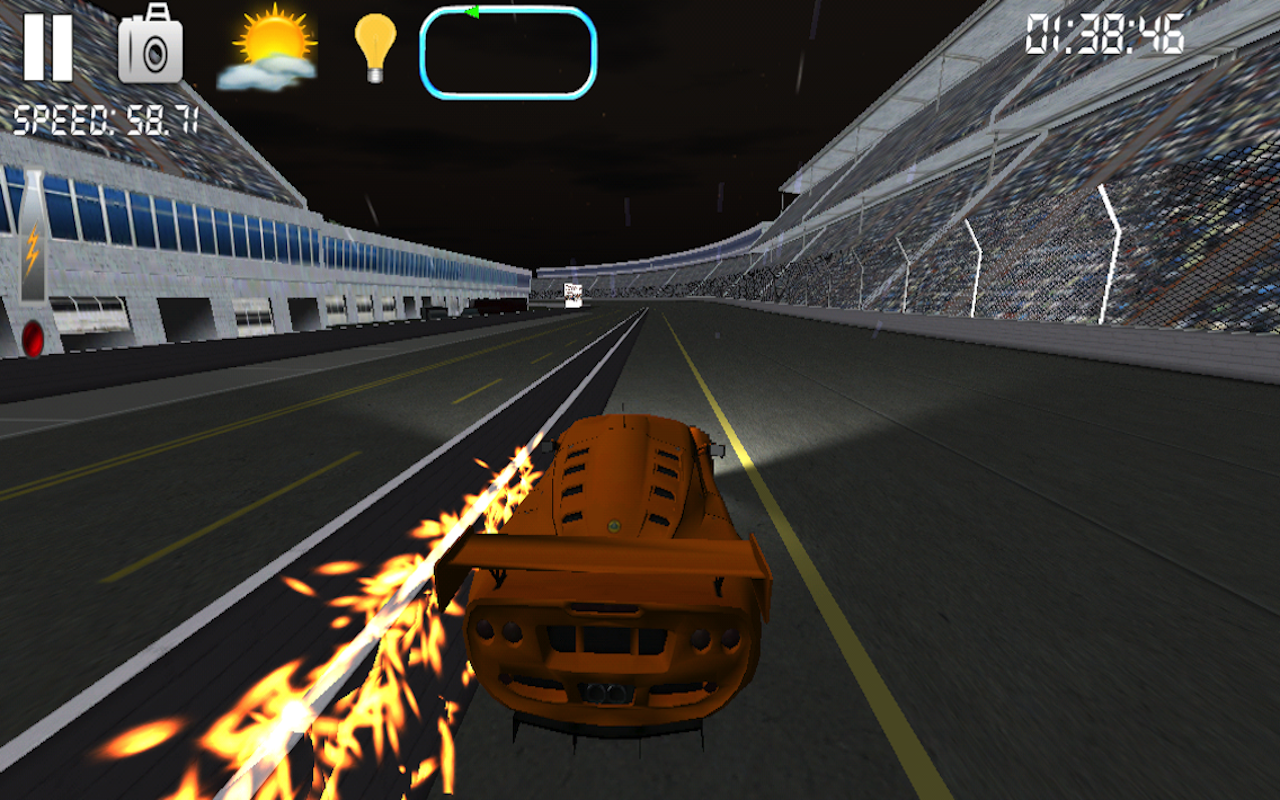Toggle the headlights with the bulb icon
1280x800 pixels.
coord(374,47)
